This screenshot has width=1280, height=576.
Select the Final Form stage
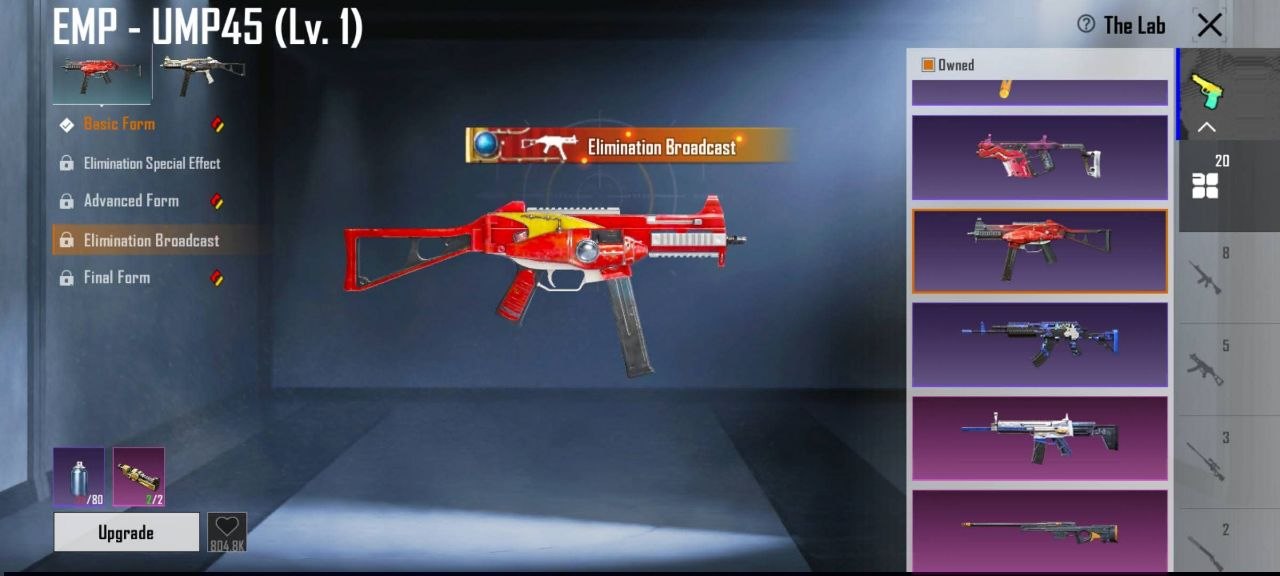tap(117, 278)
